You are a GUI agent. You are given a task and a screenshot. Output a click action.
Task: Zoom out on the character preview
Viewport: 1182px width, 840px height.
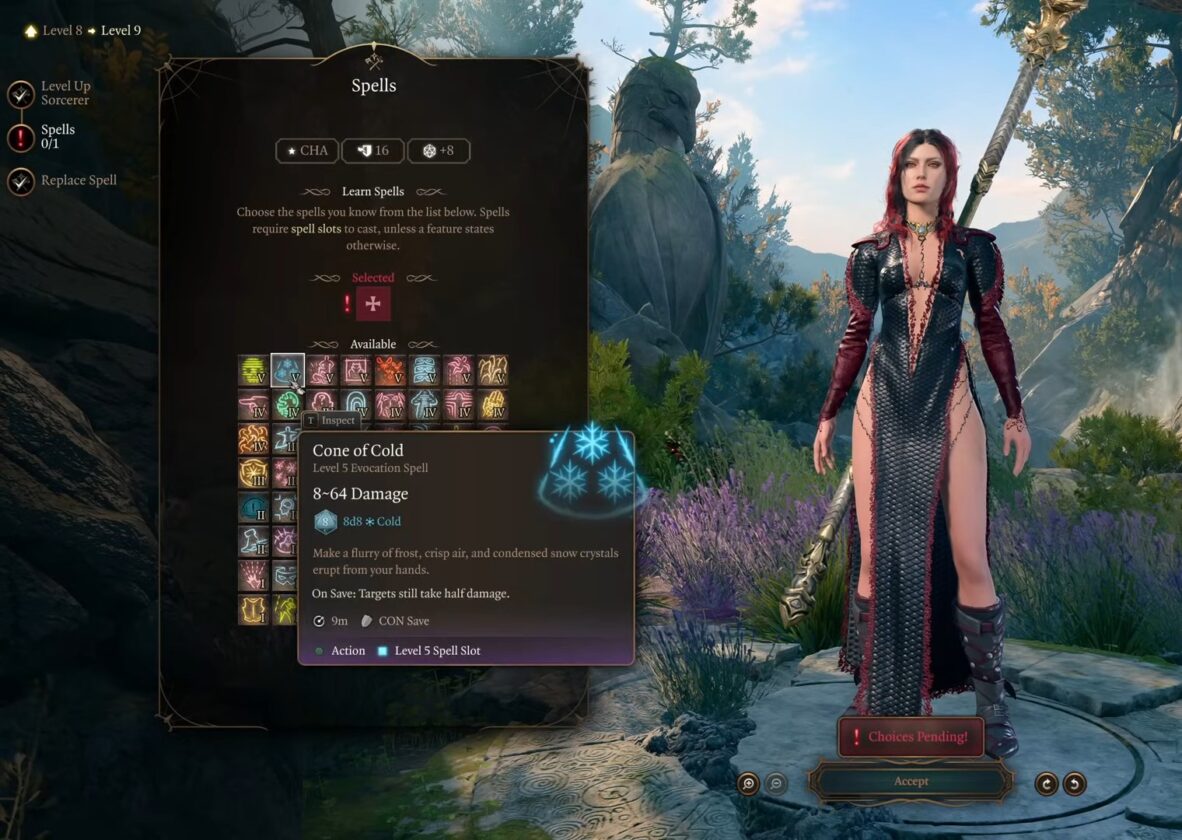tap(776, 783)
